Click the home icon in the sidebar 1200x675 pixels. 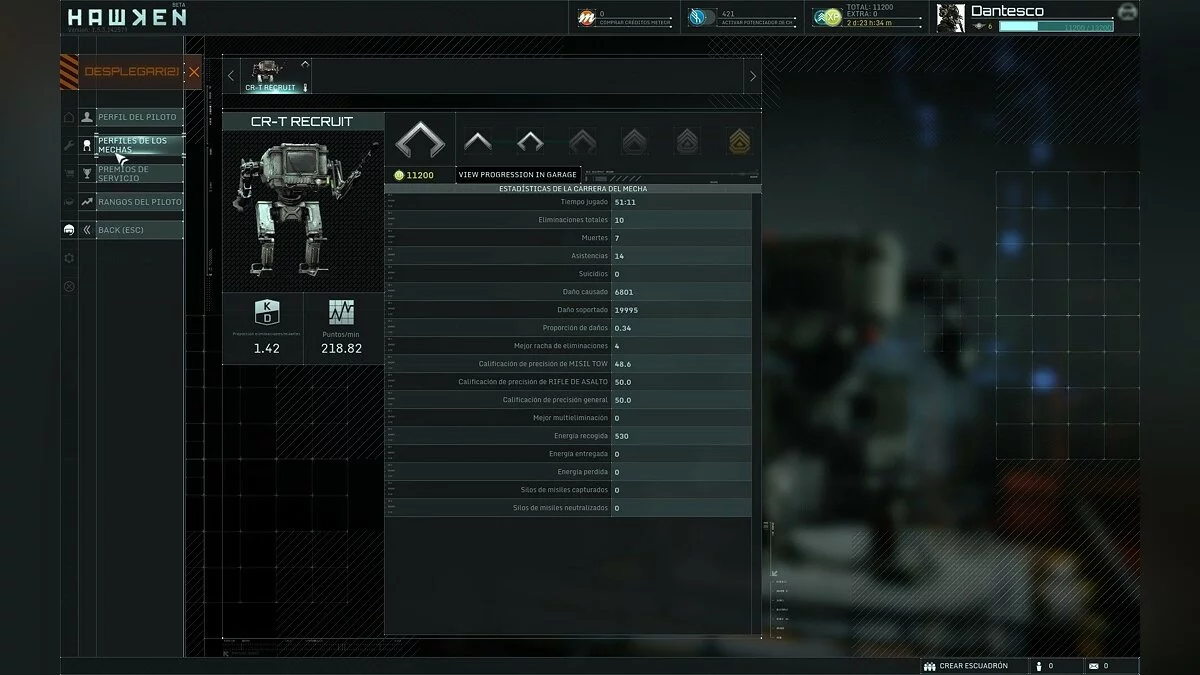69,117
